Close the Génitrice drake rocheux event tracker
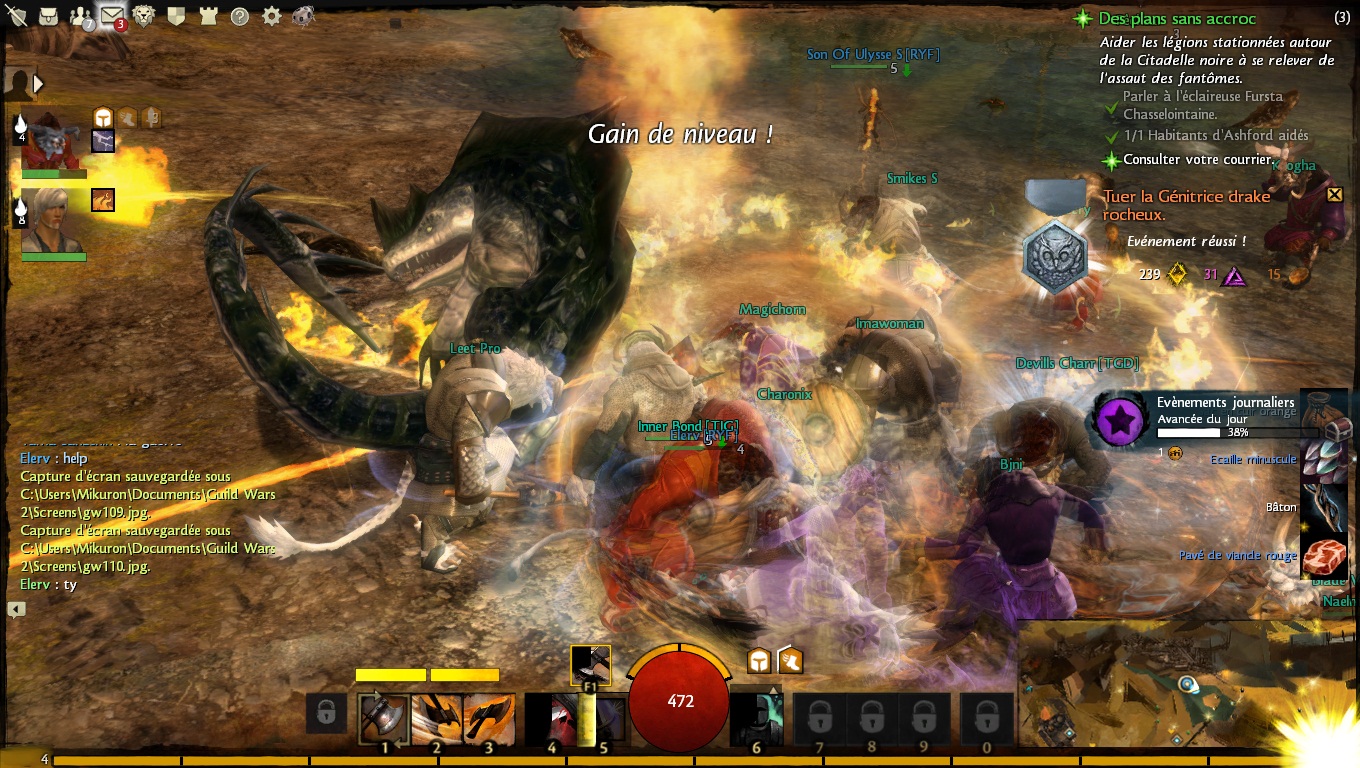Screen dimensions: 1360x768 click(x=1334, y=195)
